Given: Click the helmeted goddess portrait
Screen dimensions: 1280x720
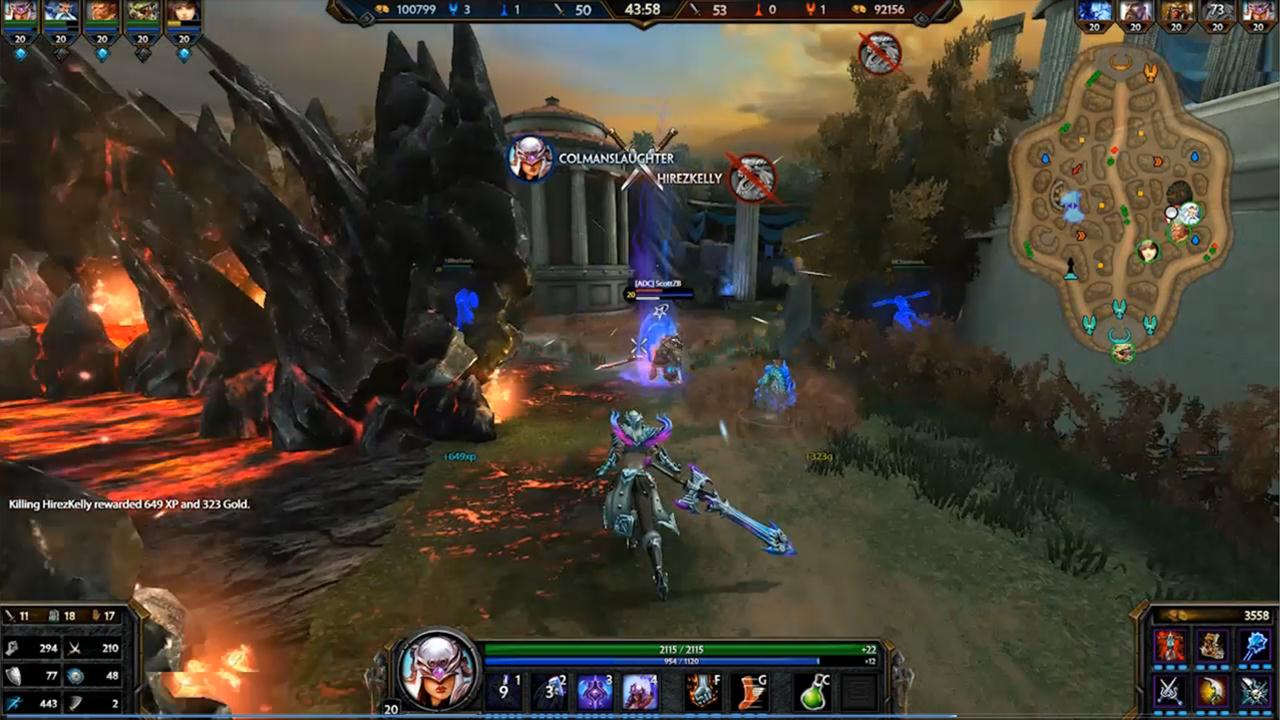Looking at the screenshot, I should (438, 669).
